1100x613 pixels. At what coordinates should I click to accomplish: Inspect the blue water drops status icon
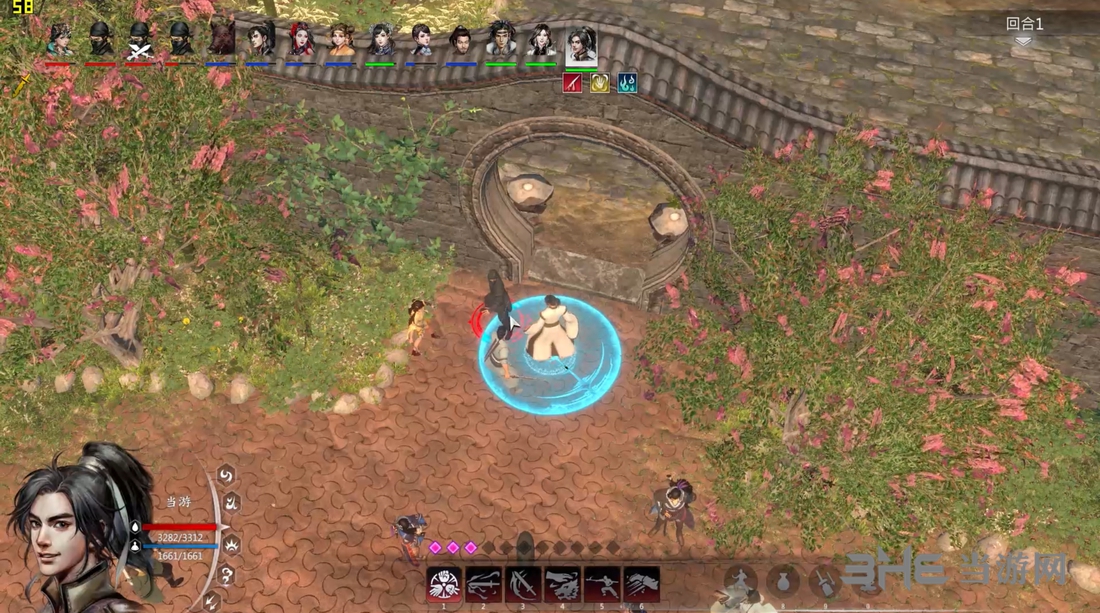pos(627,83)
